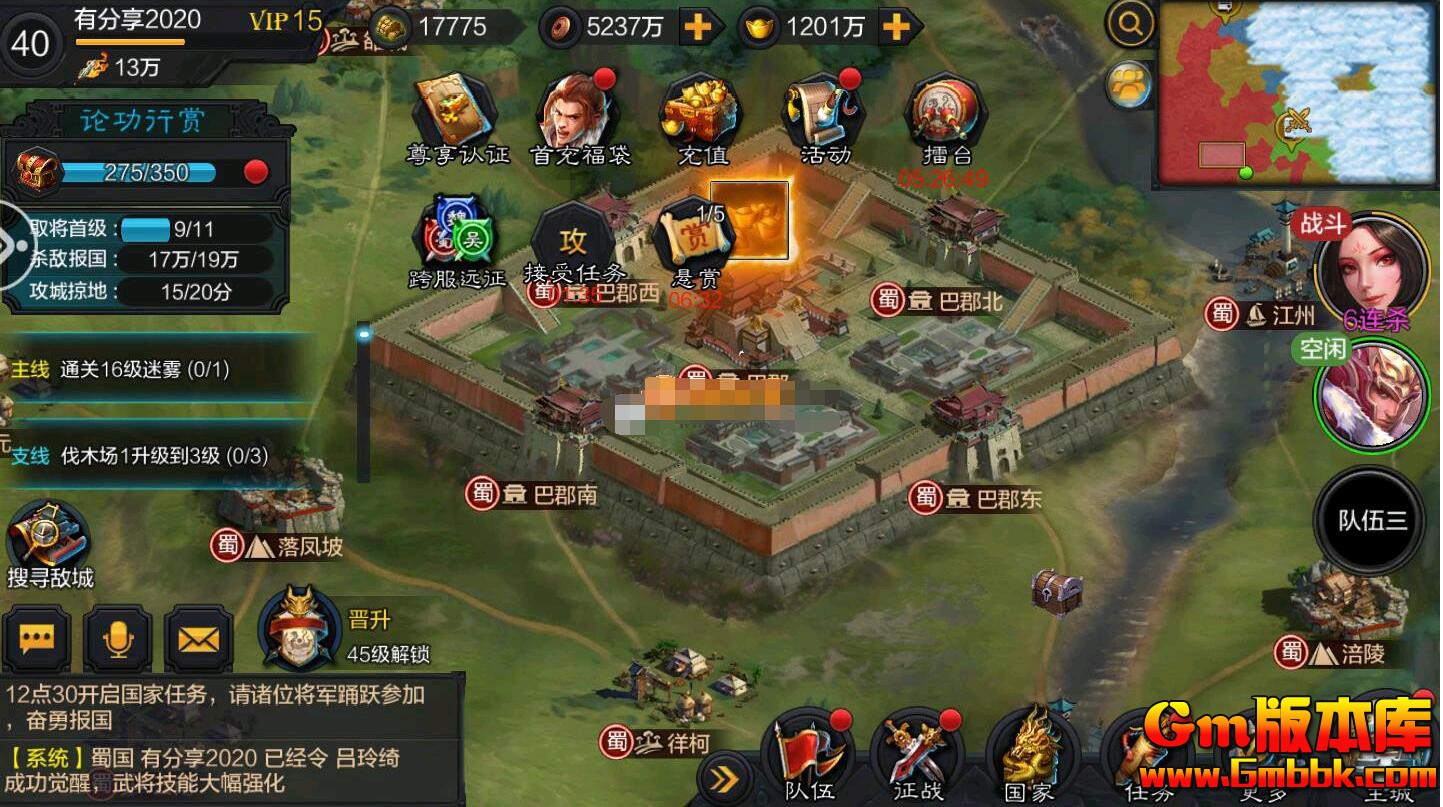Viewport: 1443px width, 807px height.
Task: Open the 征战 campaign menu
Action: point(918,756)
